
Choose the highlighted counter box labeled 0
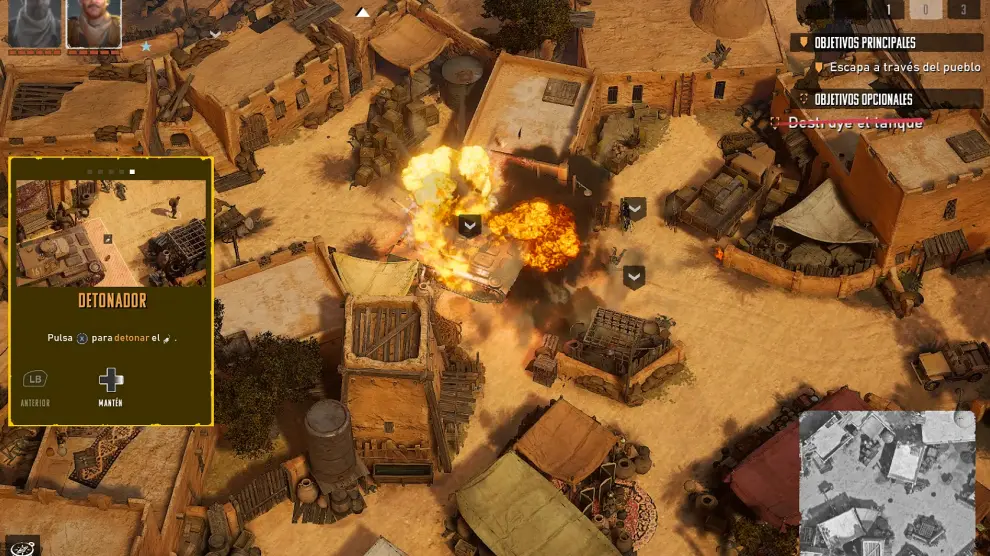pos(925,10)
